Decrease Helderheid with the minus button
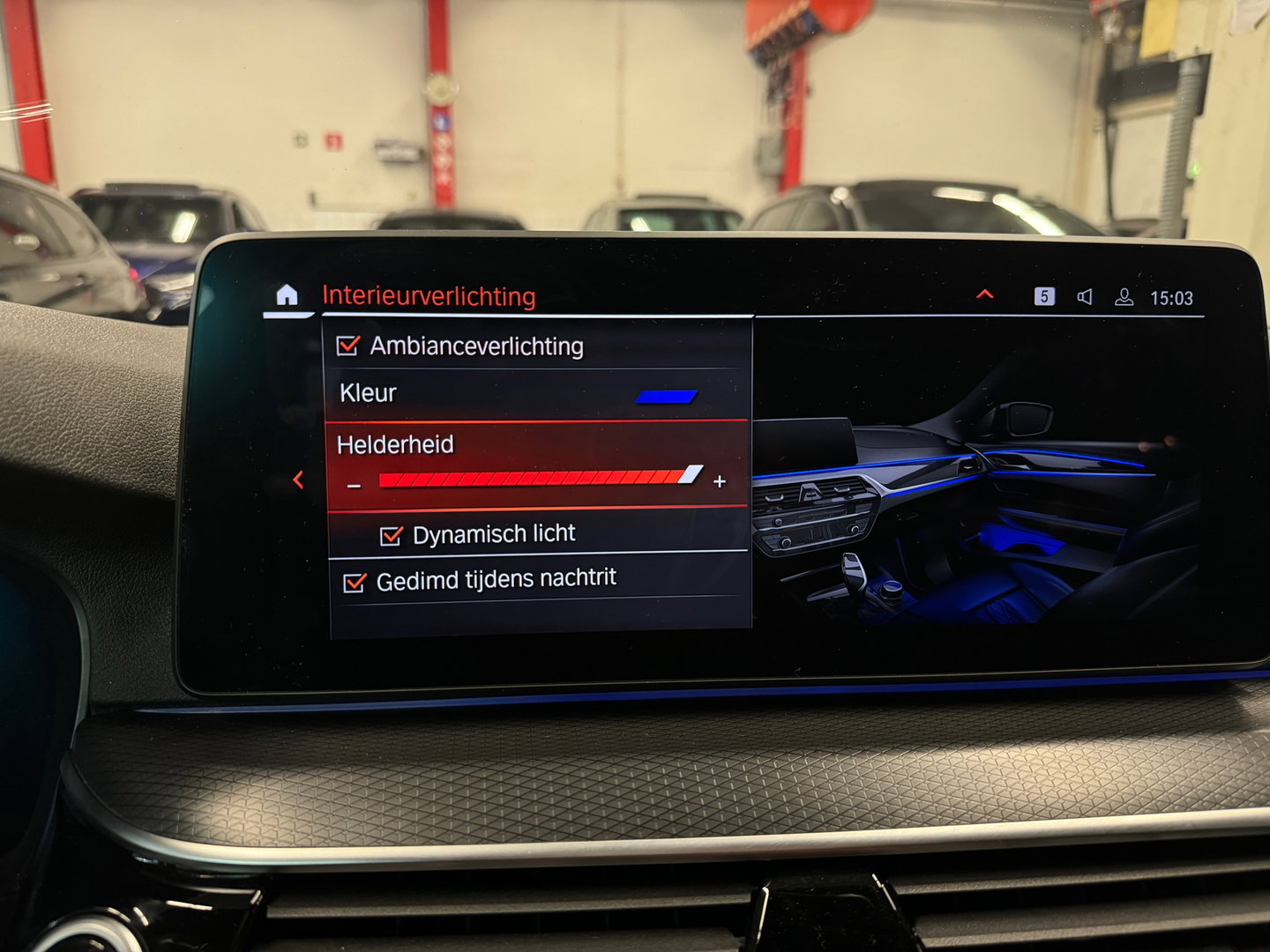The height and width of the screenshot is (952, 1270). [355, 485]
